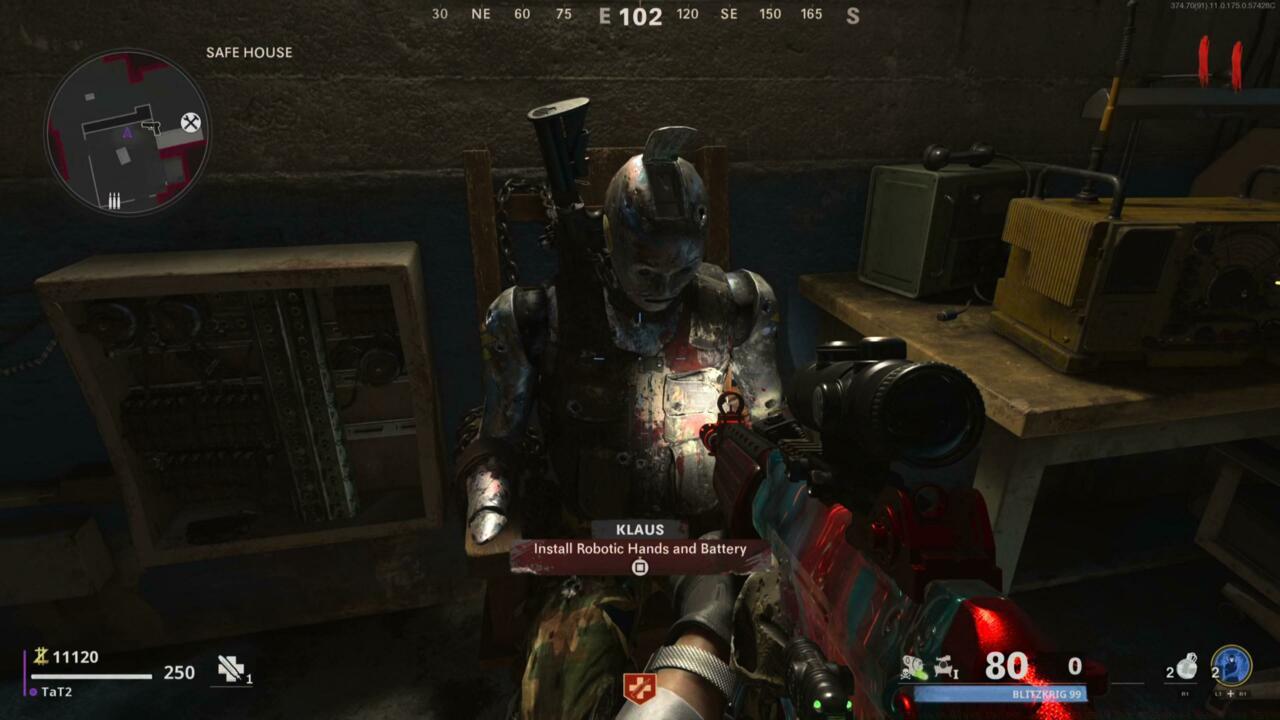Click the square interact button glyph
The width and height of the screenshot is (1280, 720).
[638, 568]
